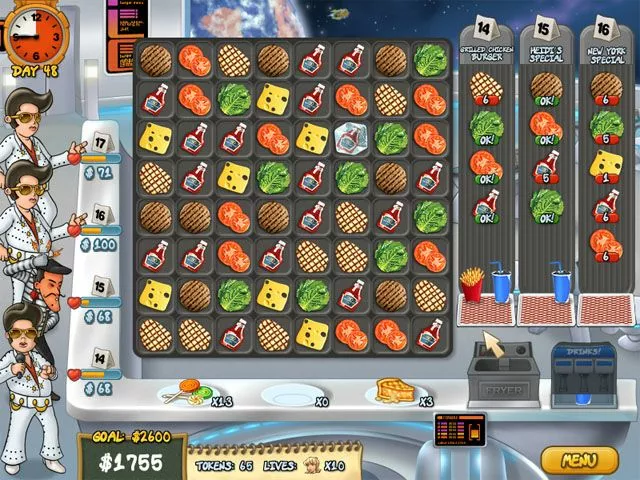Click the frozen ketchup tile in ice
This screenshot has height=480, width=640.
351,138
